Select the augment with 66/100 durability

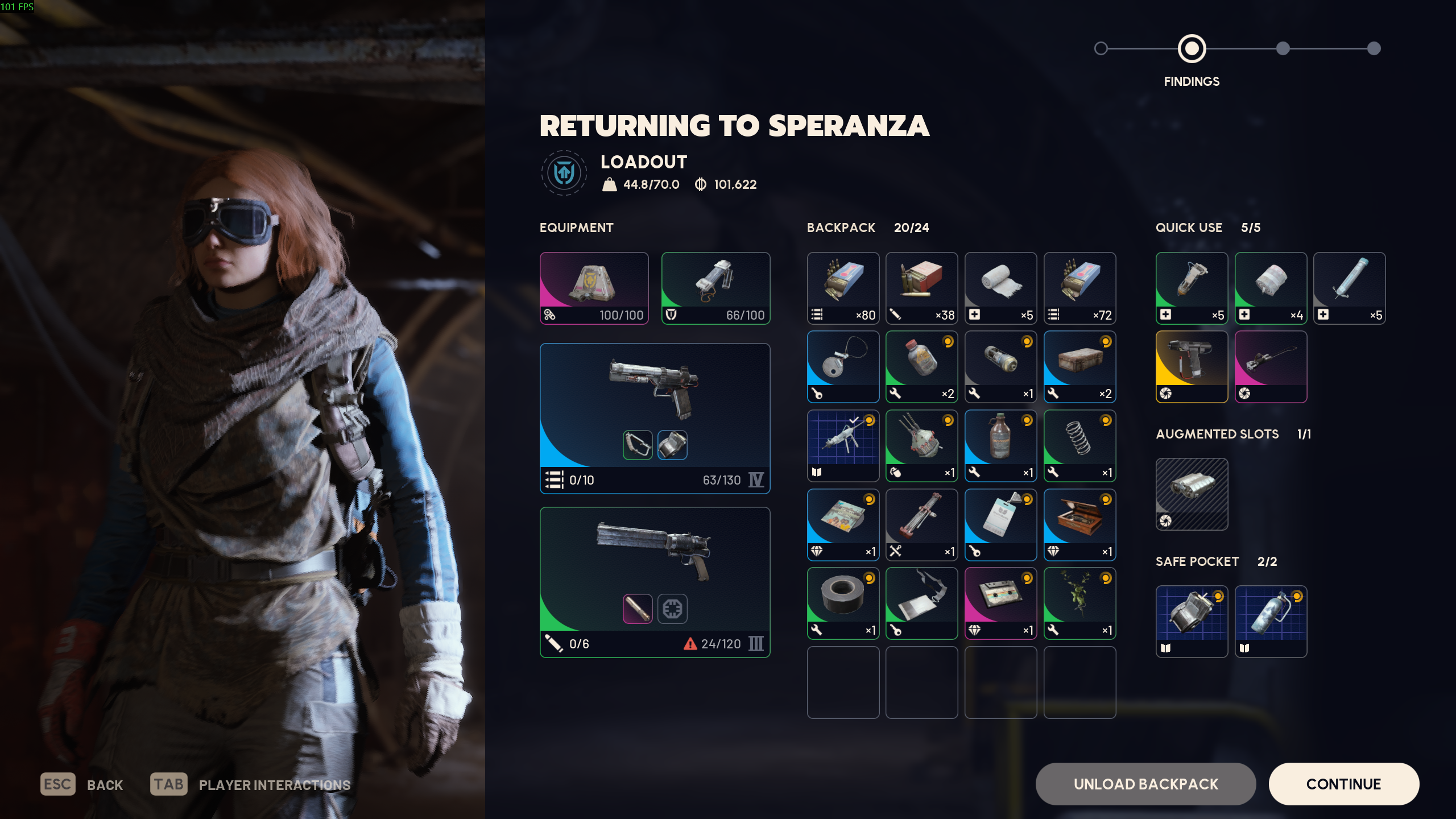[x=715, y=288]
